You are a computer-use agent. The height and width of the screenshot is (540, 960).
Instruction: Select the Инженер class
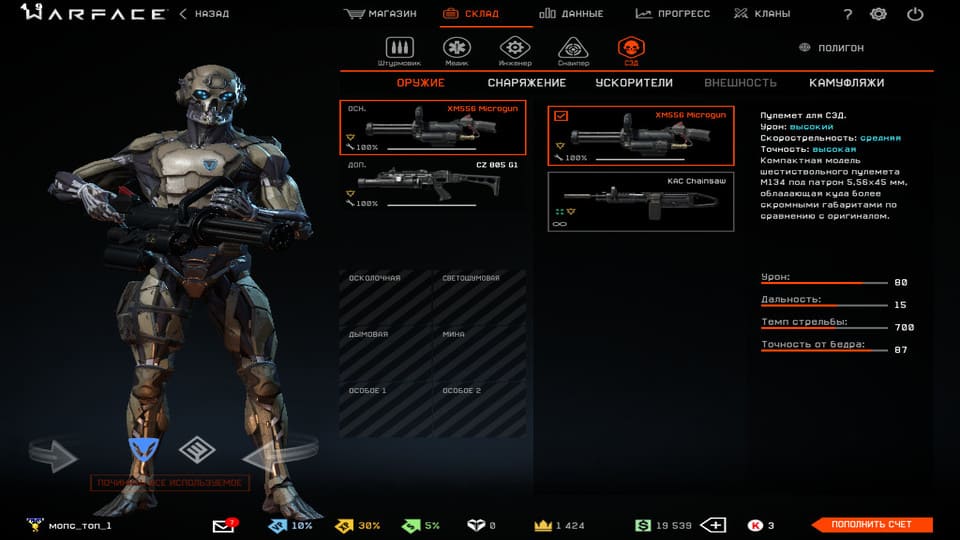coord(514,50)
